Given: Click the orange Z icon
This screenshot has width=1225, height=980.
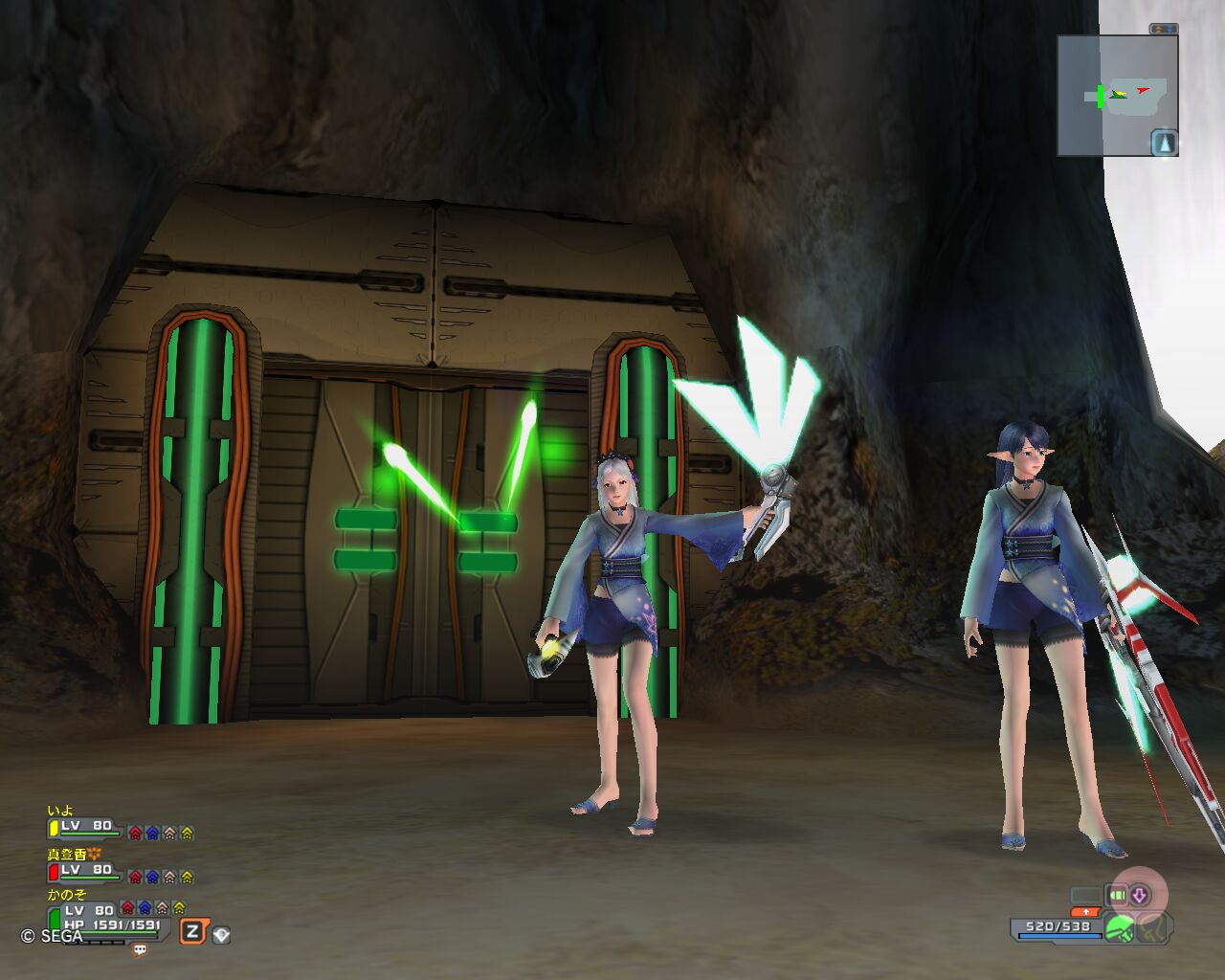Looking at the screenshot, I should tap(193, 931).
